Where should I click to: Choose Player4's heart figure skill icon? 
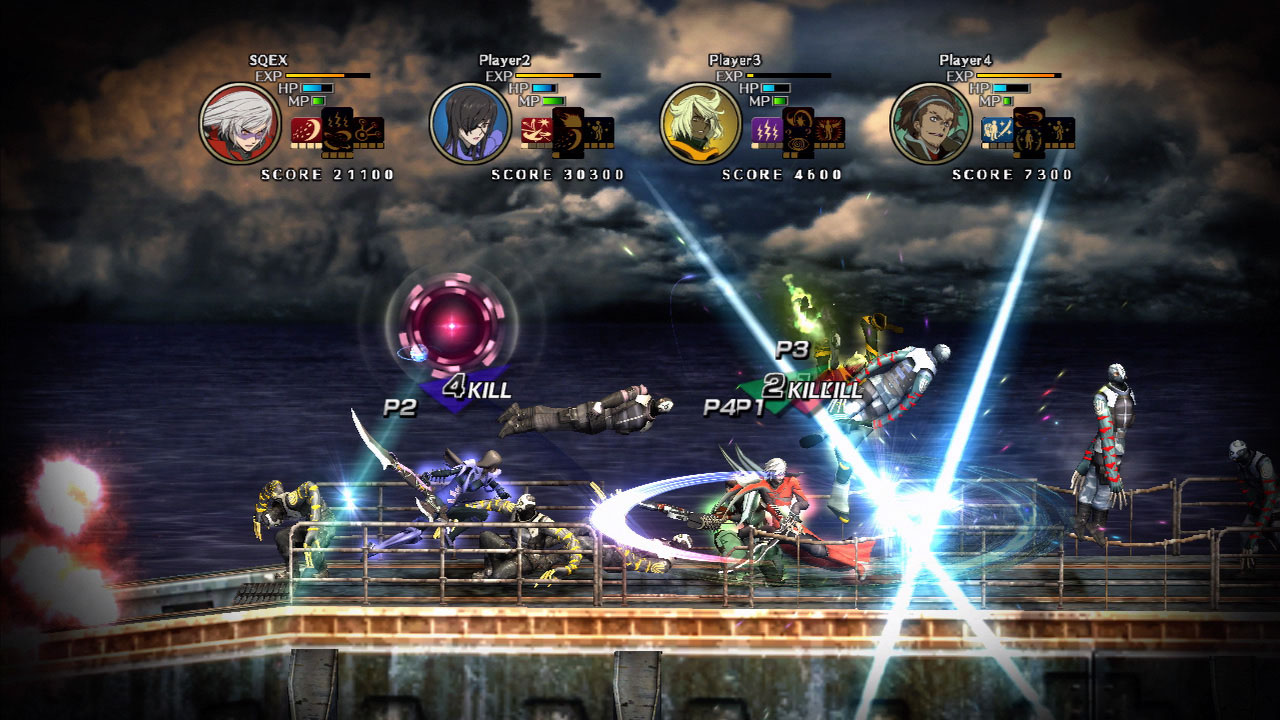[1059, 131]
